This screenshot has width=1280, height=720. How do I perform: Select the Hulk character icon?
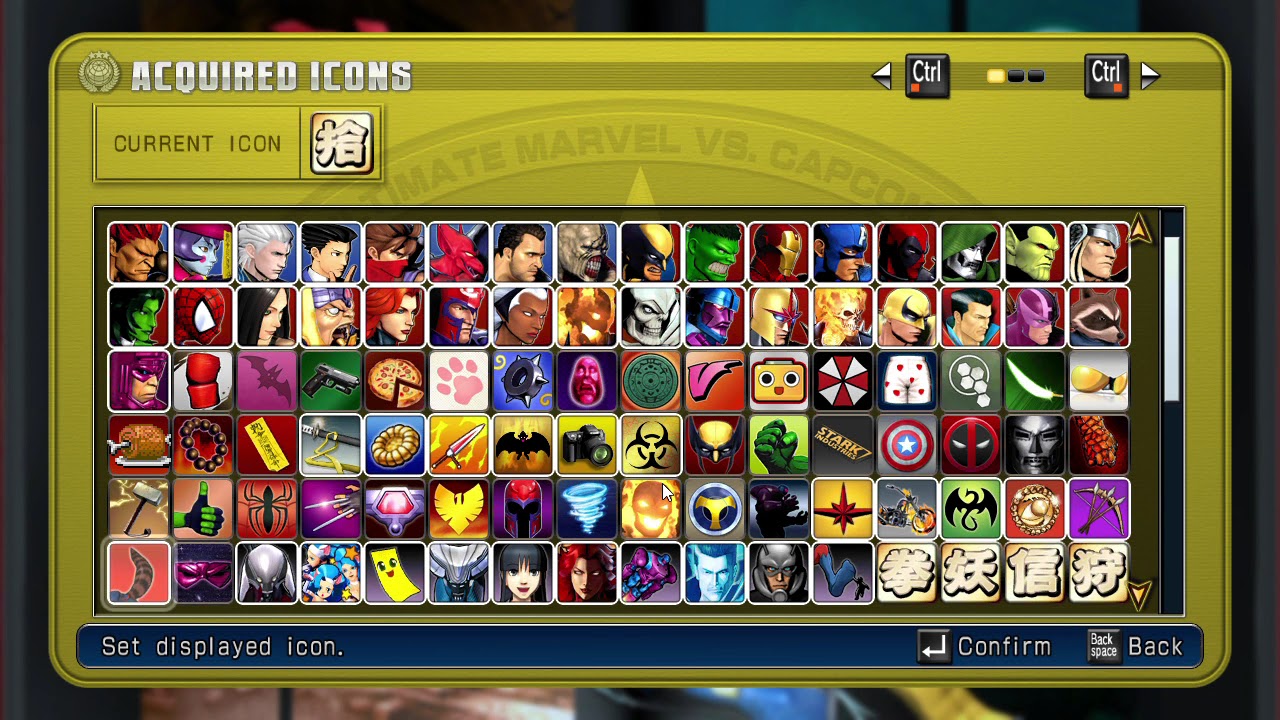click(x=715, y=252)
